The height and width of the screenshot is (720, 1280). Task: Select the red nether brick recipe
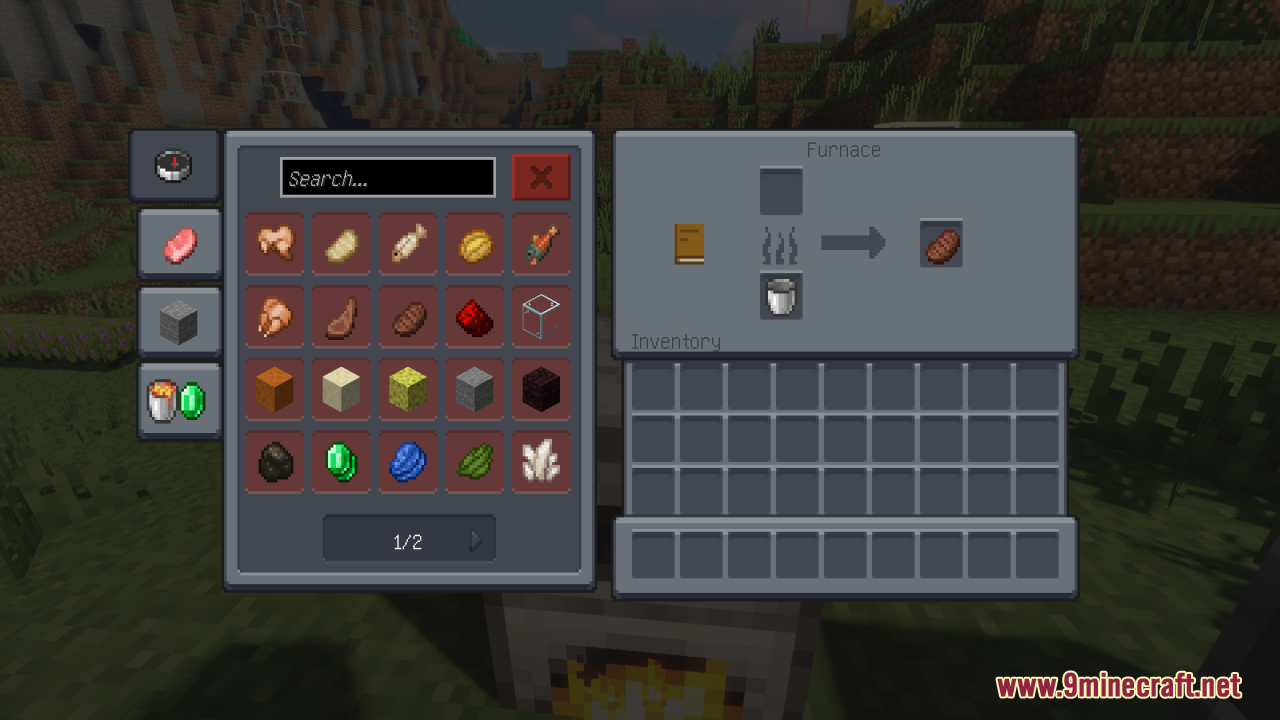pos(475,317)
